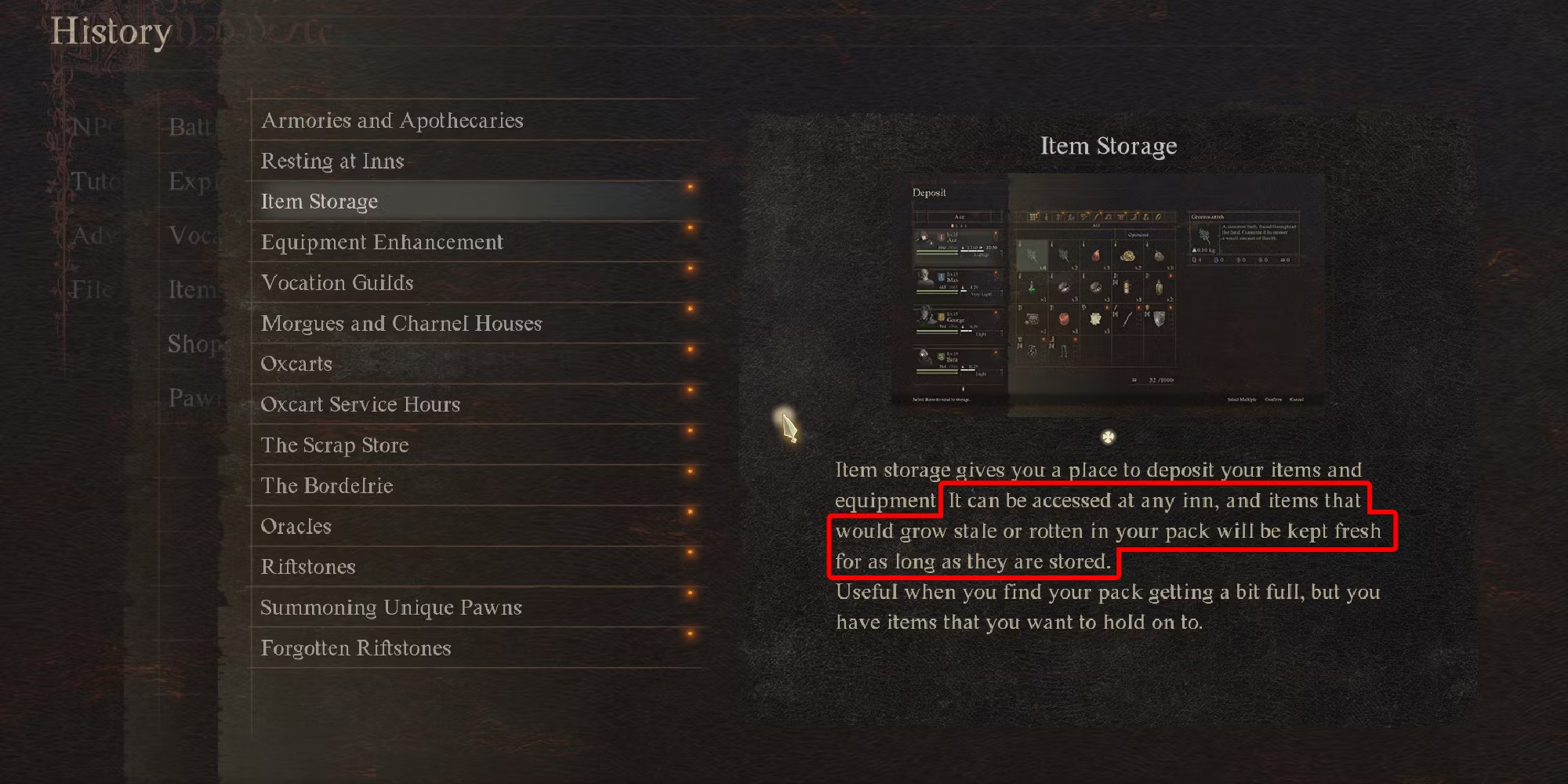The height and width of the screenshot is (784, 1568).
Task: View Summoning Unique Pawns entry
Action: [x=391, y=608]
